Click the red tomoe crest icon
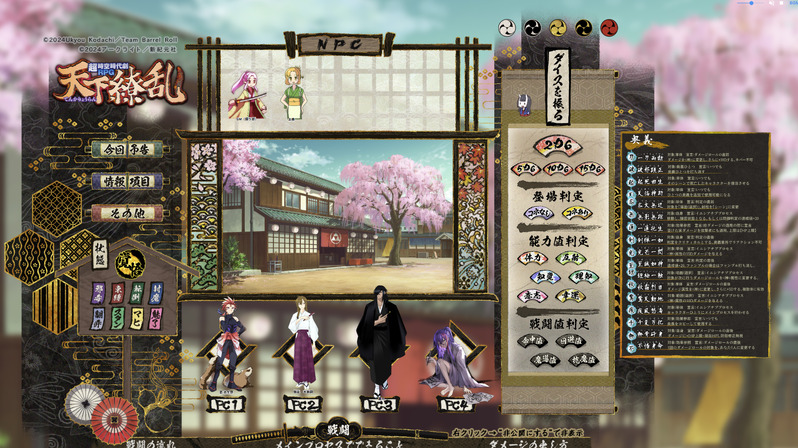The width and height of the screenshot is (798, 448). click(609, 27)
